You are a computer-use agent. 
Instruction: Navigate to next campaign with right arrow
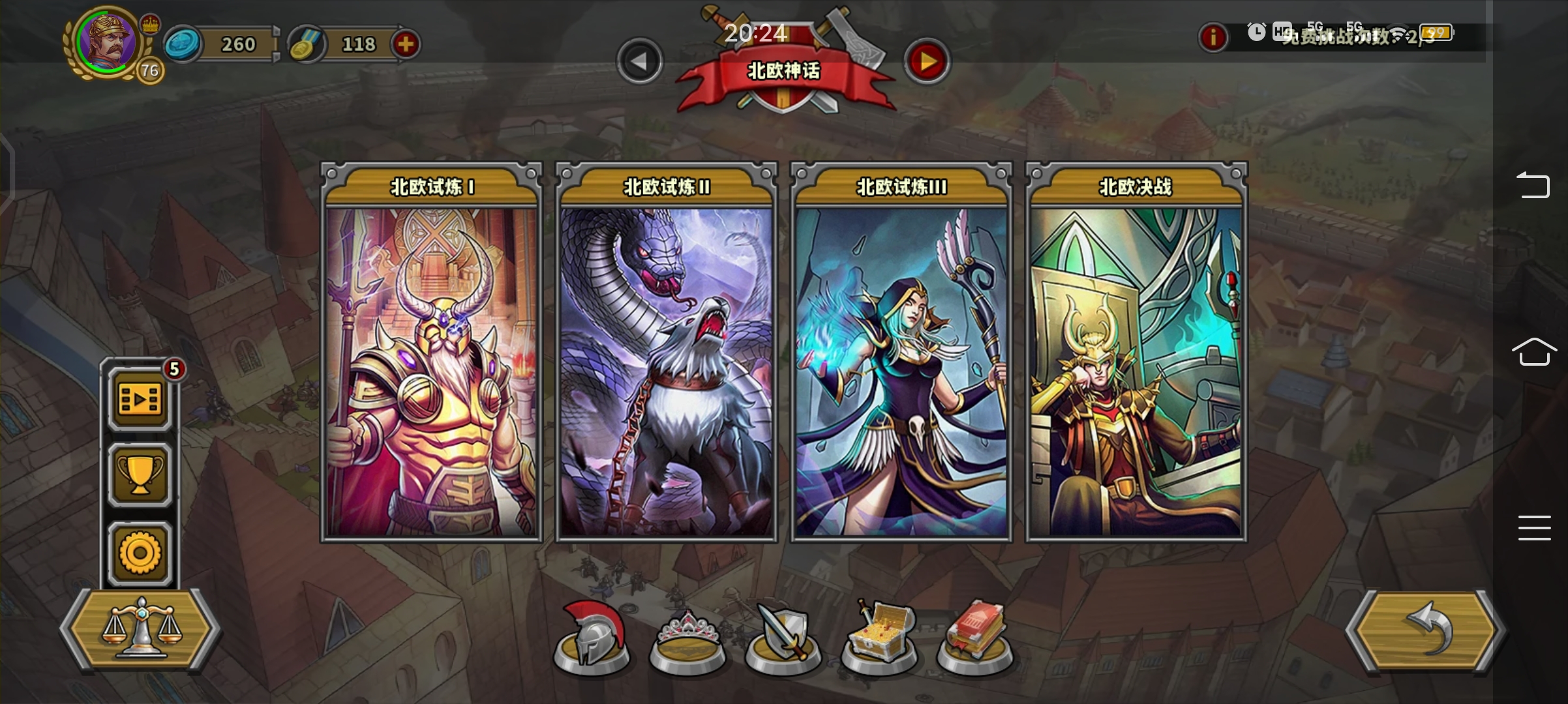[929, 61]
